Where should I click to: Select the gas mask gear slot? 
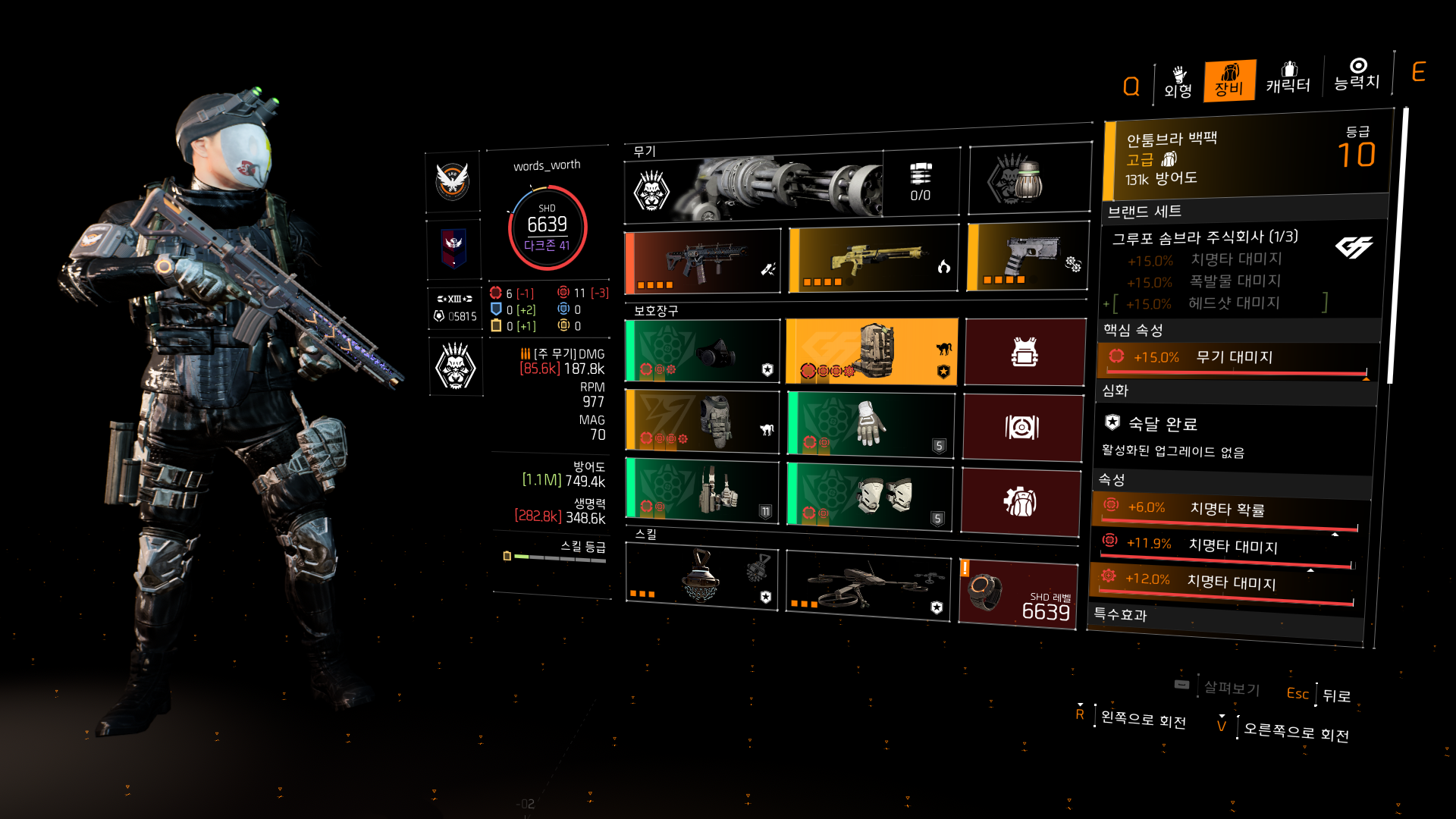tap(702, 351)
